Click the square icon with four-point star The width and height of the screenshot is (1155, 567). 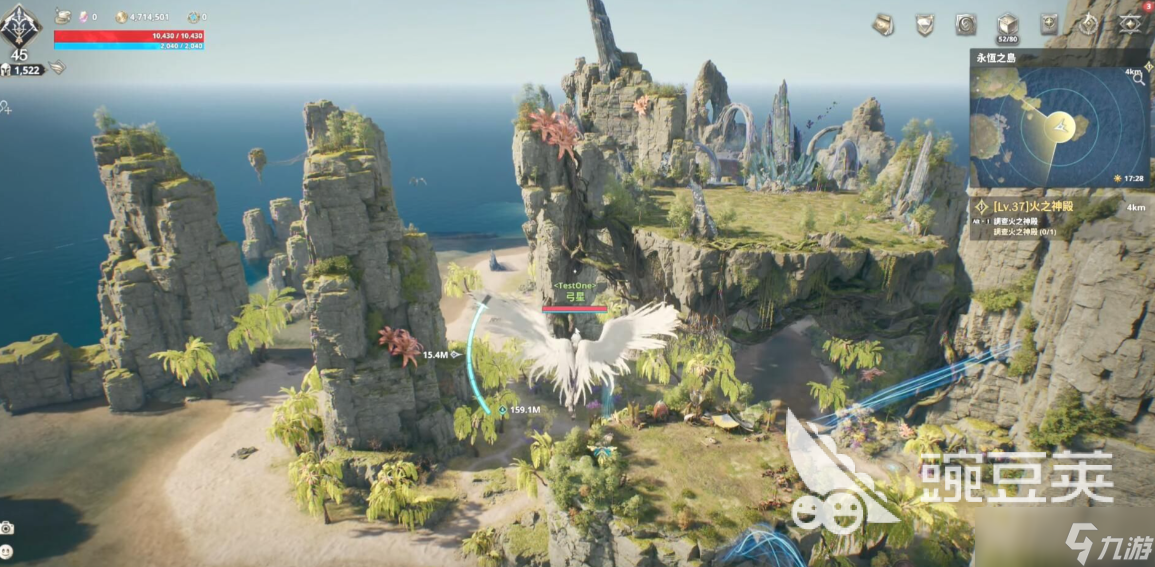click(1050, 24)
